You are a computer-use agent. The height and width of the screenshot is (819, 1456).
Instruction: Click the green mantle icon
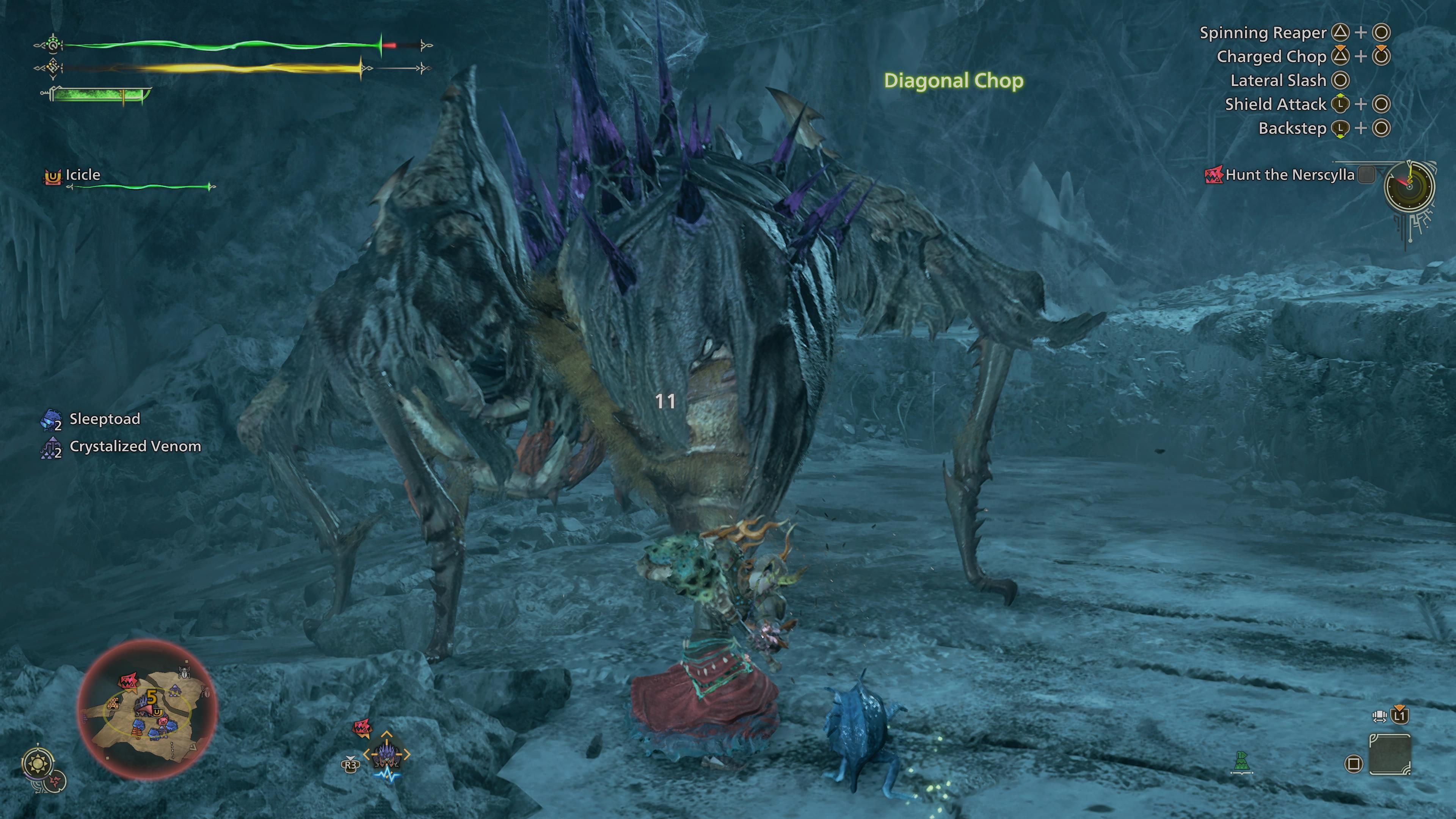click(1241, 761)
